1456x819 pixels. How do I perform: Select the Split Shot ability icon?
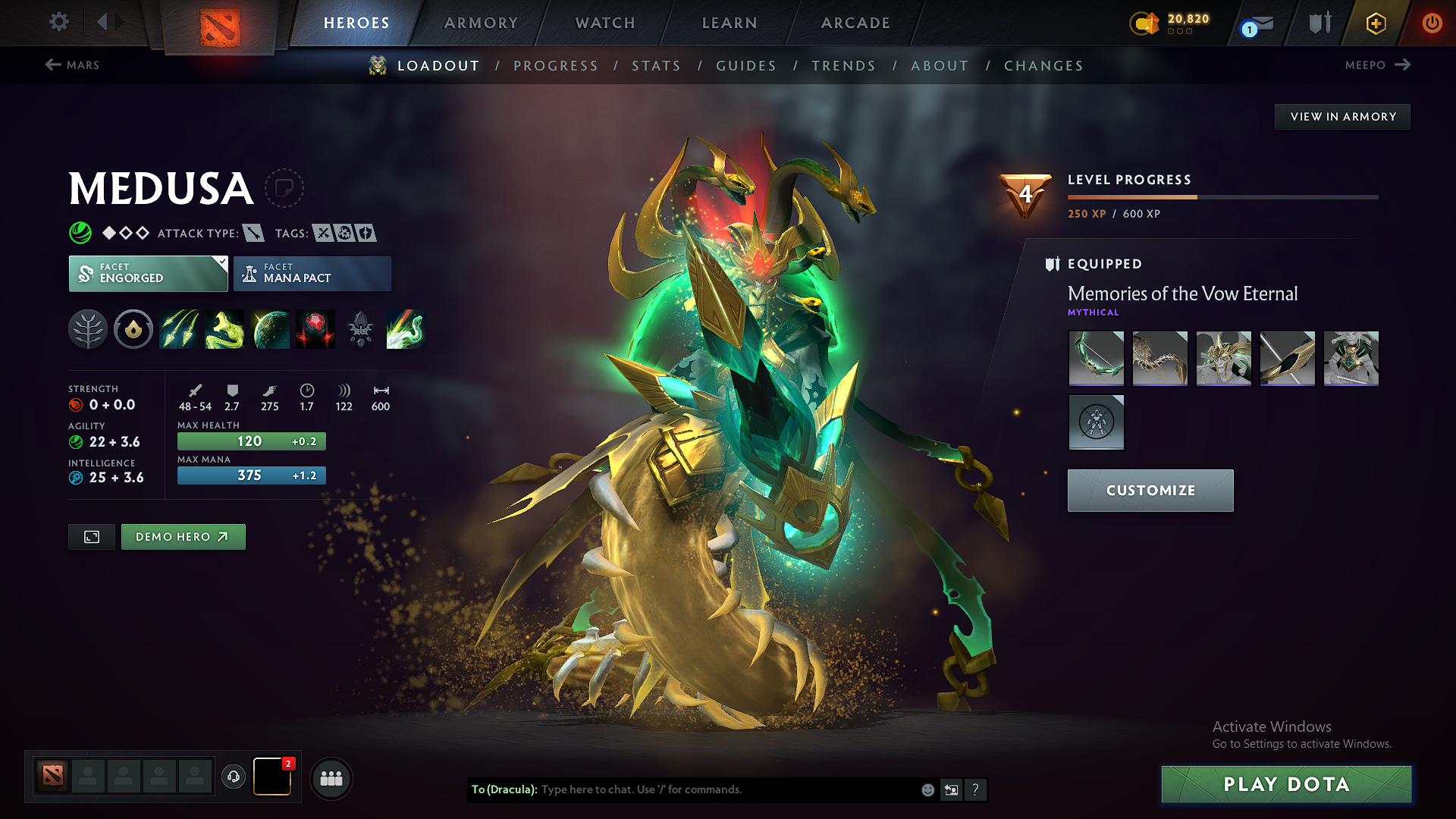(x=179, y=329)
